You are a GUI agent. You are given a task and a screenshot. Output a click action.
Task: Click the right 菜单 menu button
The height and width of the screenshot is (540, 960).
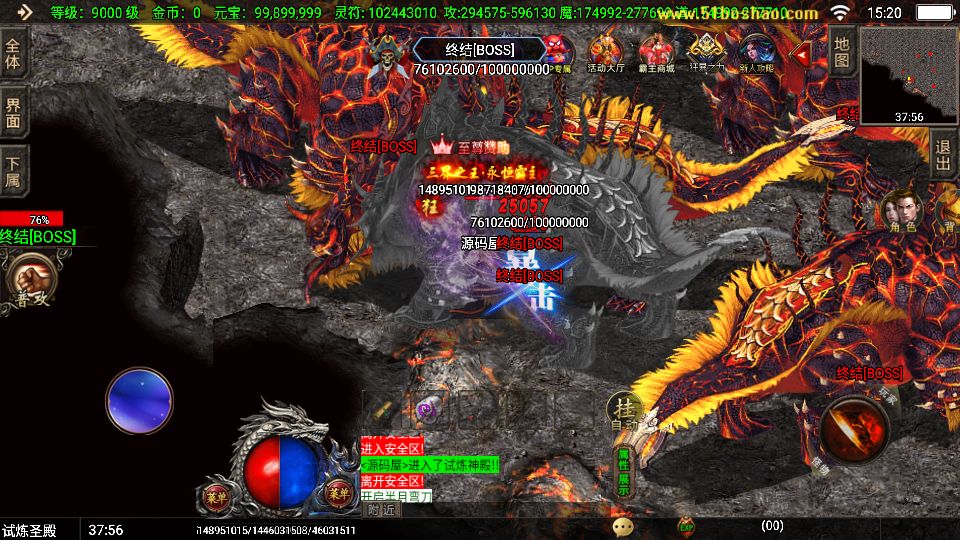click(x=338, y=492)
